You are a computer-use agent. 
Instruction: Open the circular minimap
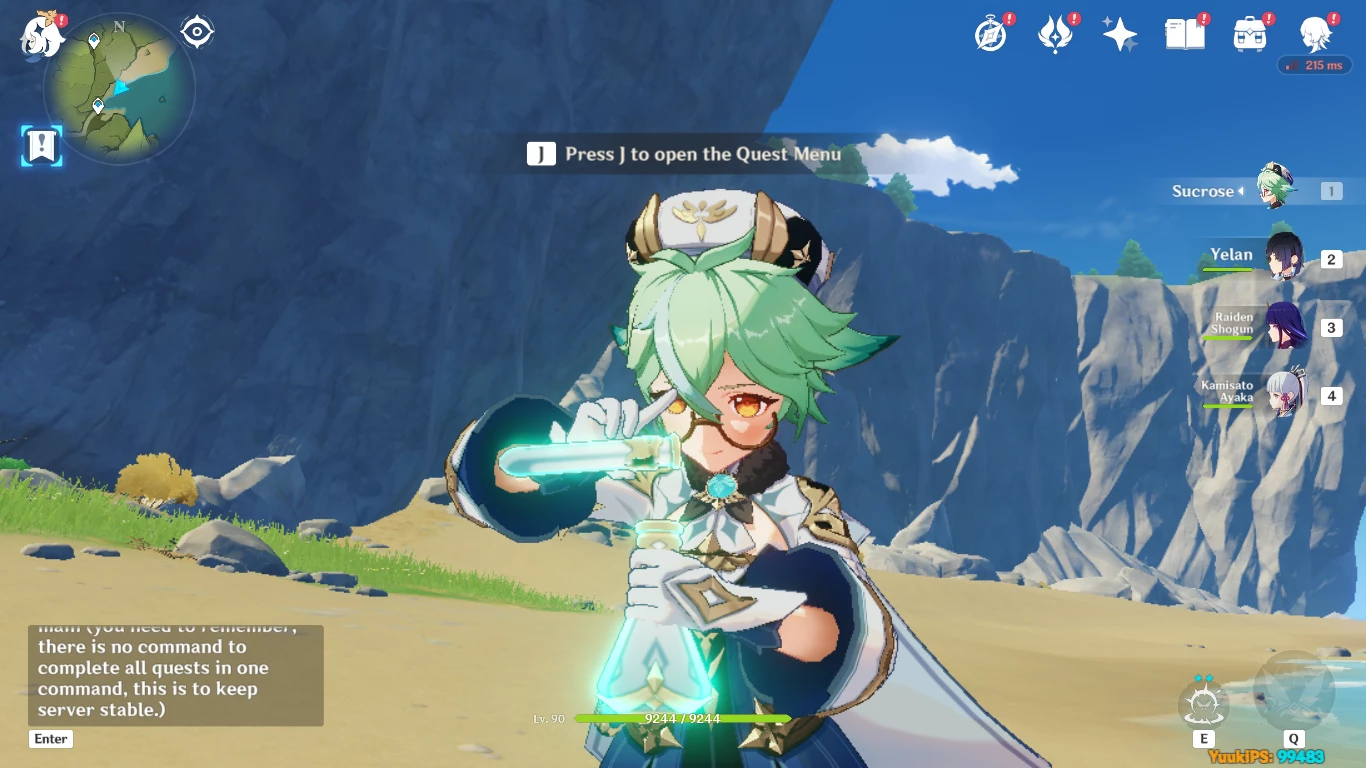(119, 90)
